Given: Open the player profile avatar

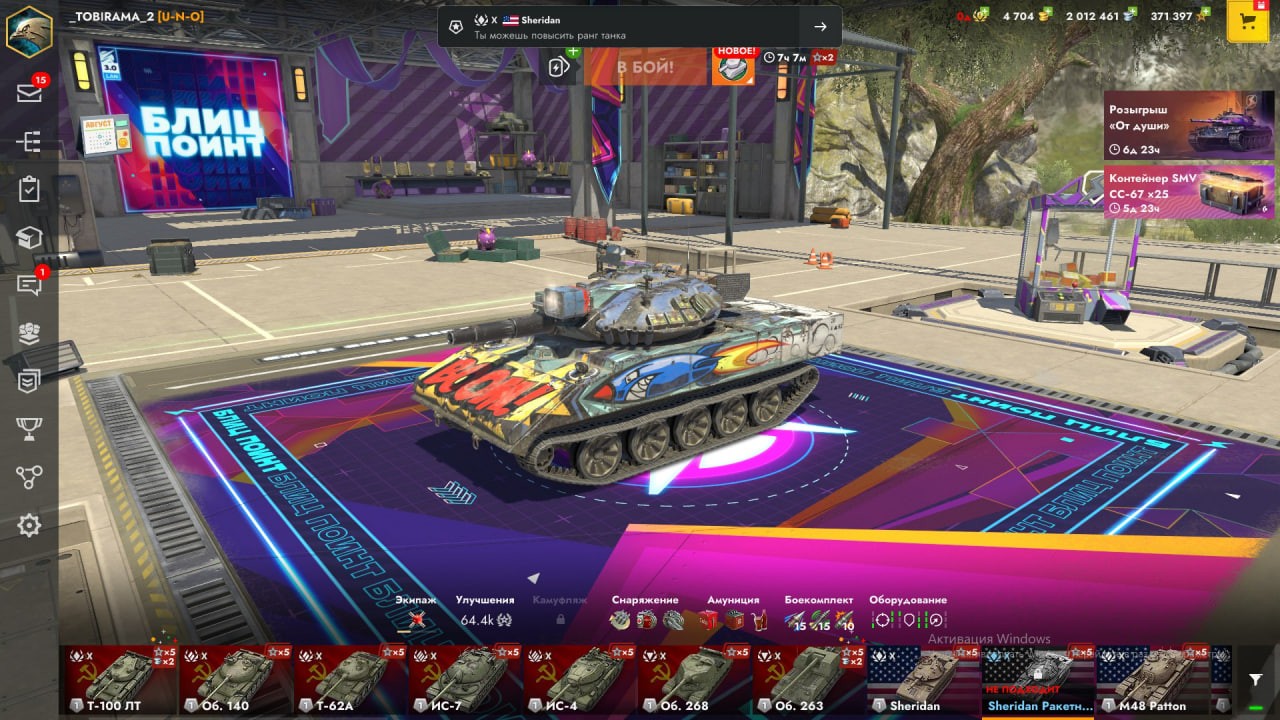Looking at the screenshot, I should click(x=29, y=30).
